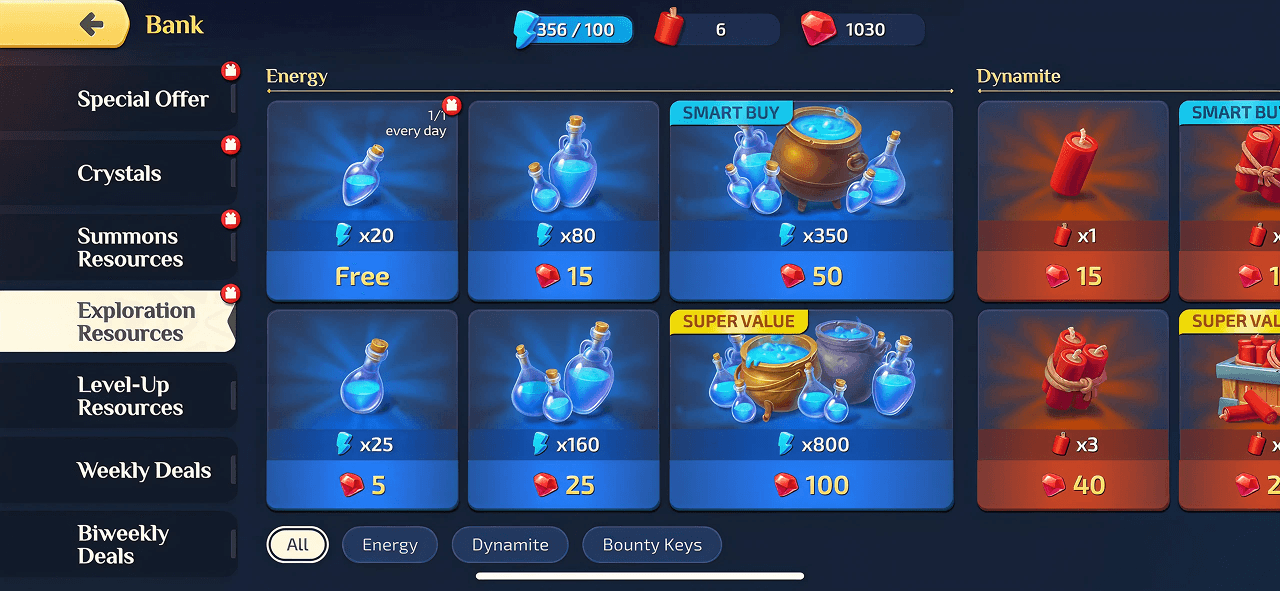
Task: Filter the shop by Bounty Keys
Action: tap(652, 545)
